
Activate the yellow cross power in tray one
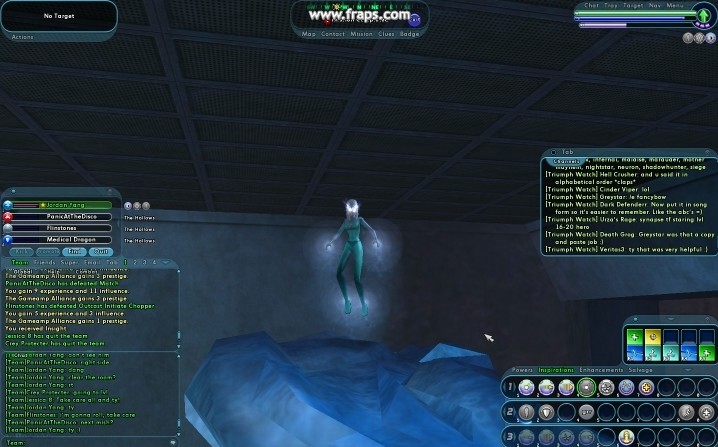[646, 387]
